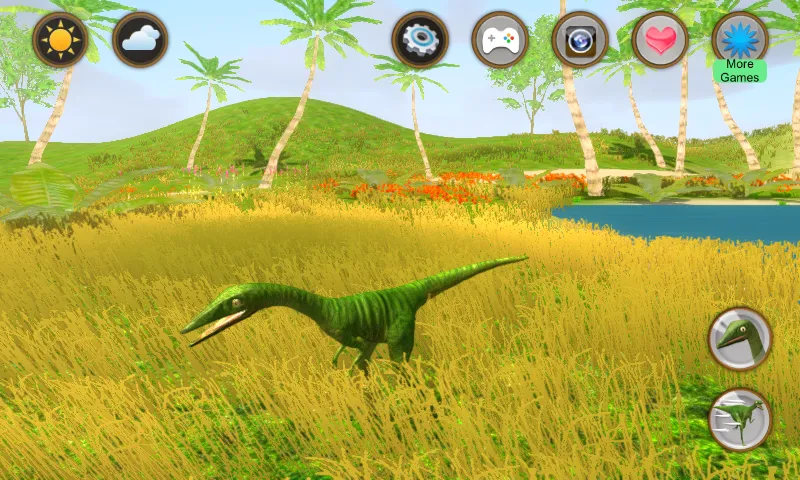Screen dimensions: 800x480
Task: Open settings with the gear icon
Action: 420,40
